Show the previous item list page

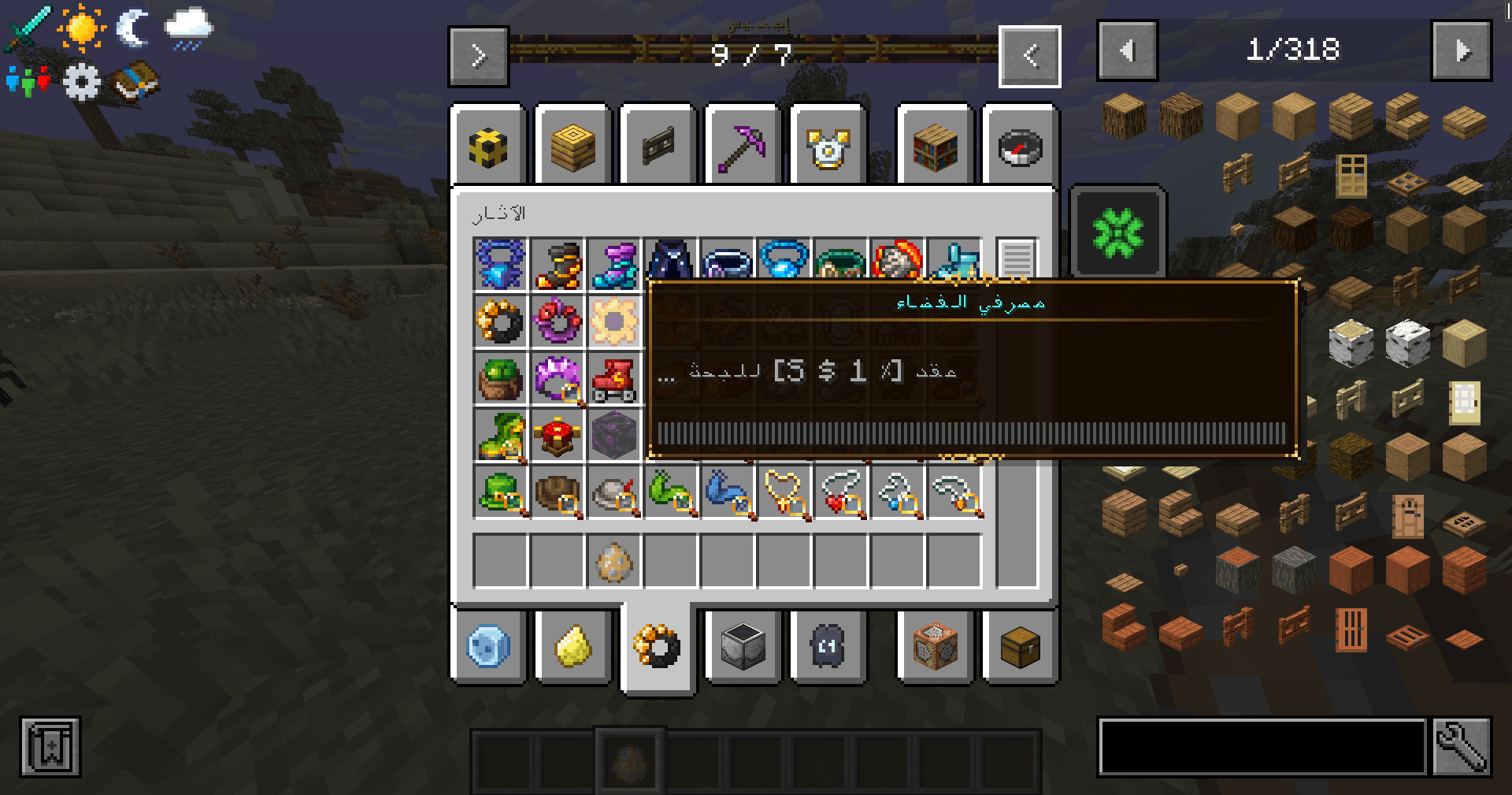(x=1127, y=51)
